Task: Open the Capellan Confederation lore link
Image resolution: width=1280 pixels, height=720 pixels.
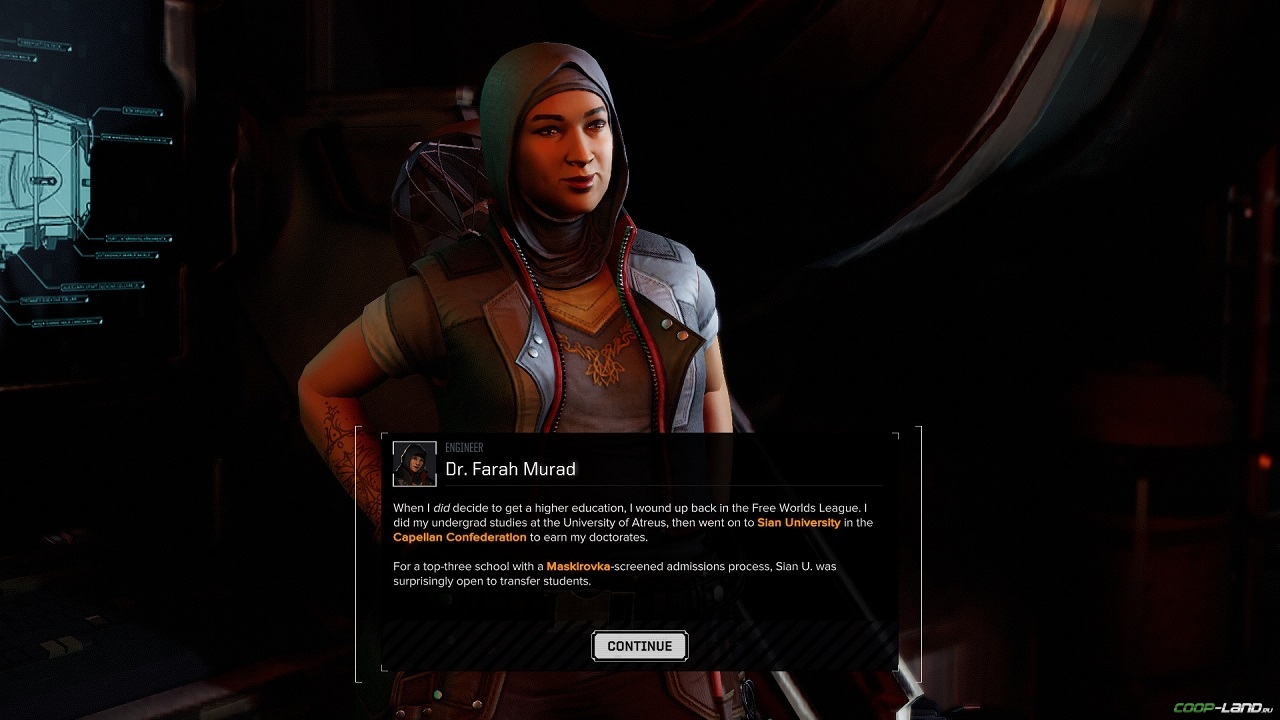Action: (459, 538)
